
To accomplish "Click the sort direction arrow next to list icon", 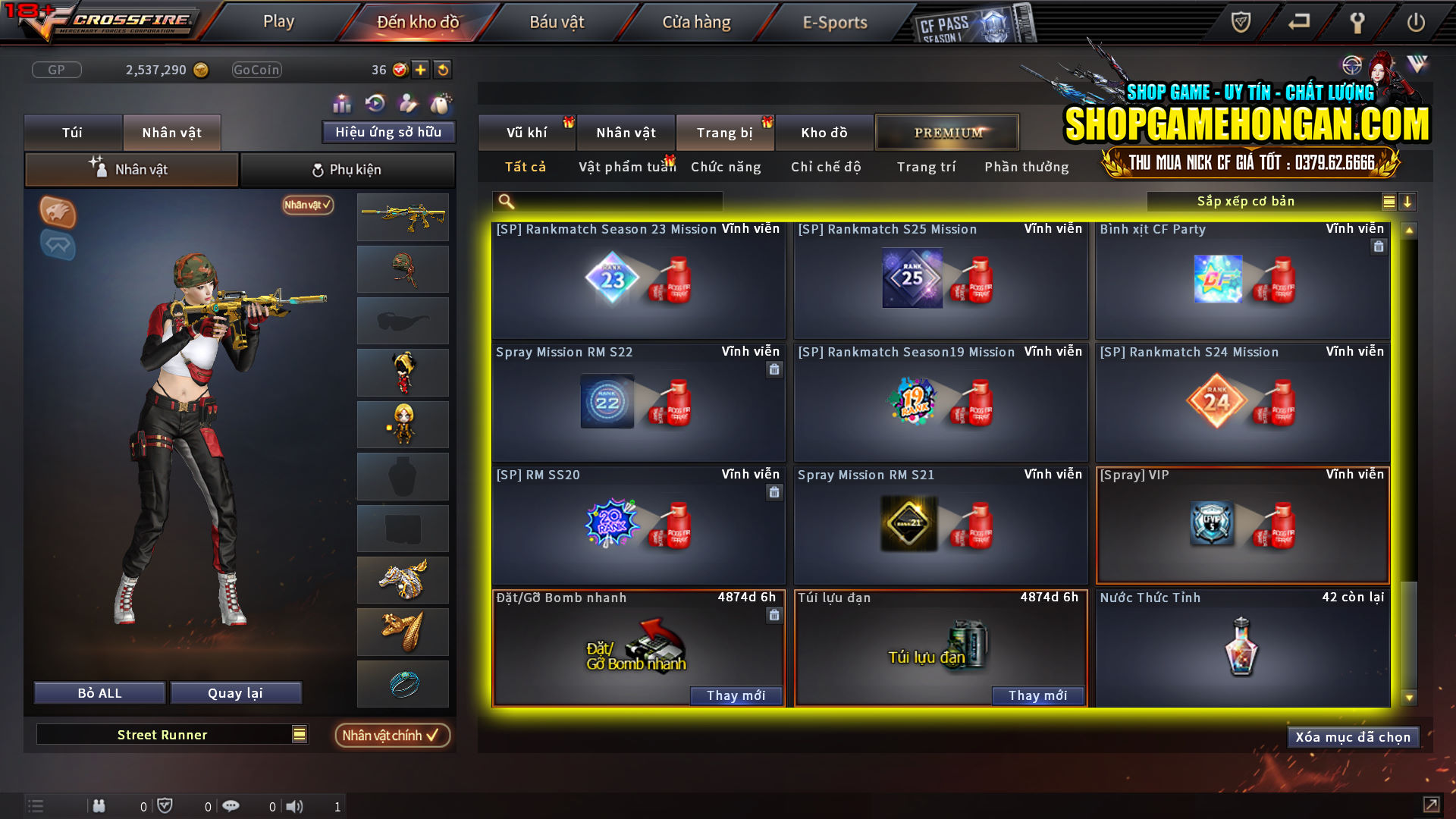I will 1408,201.
